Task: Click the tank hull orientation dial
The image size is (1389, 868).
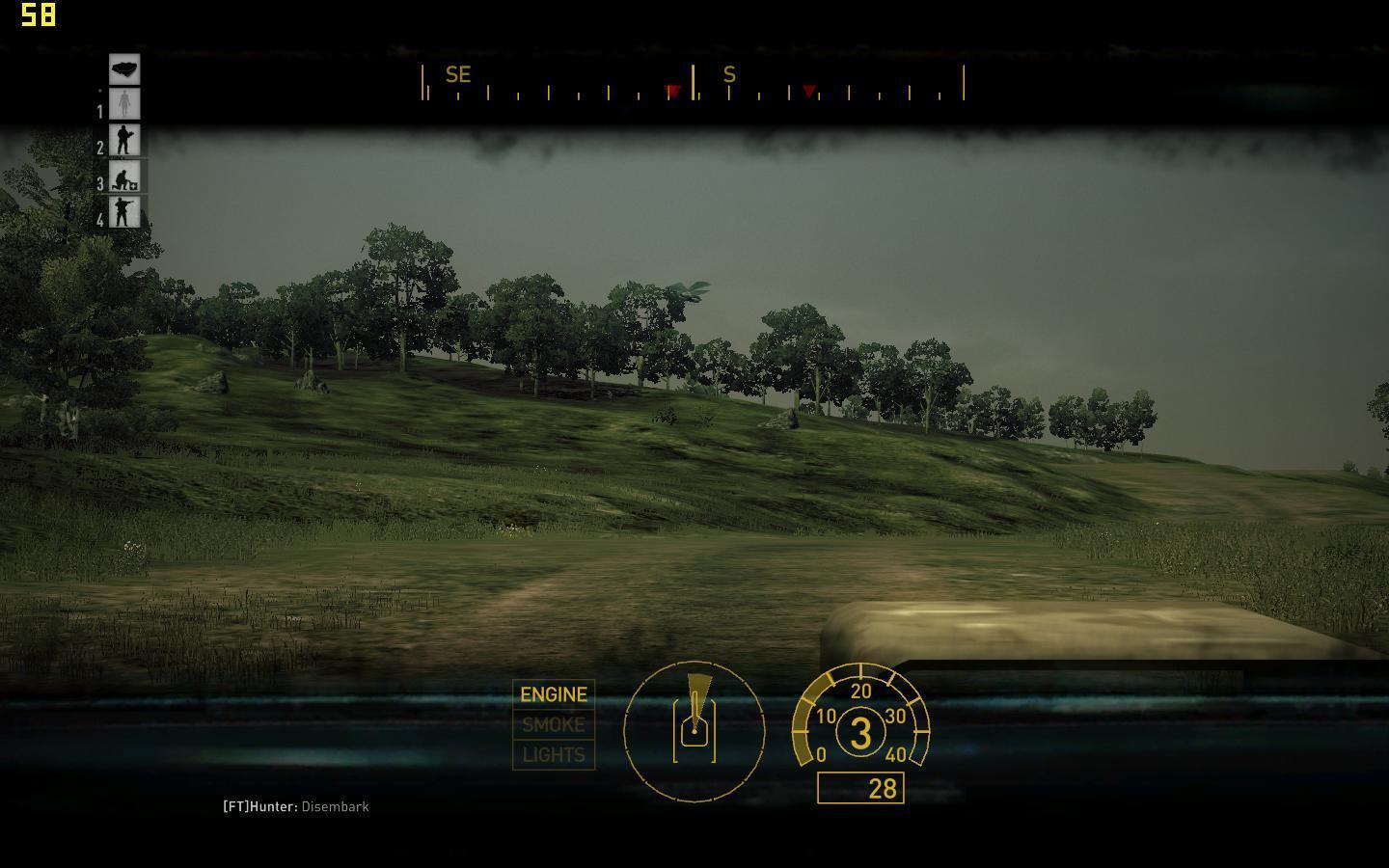Action: click(x=694, y=731)
